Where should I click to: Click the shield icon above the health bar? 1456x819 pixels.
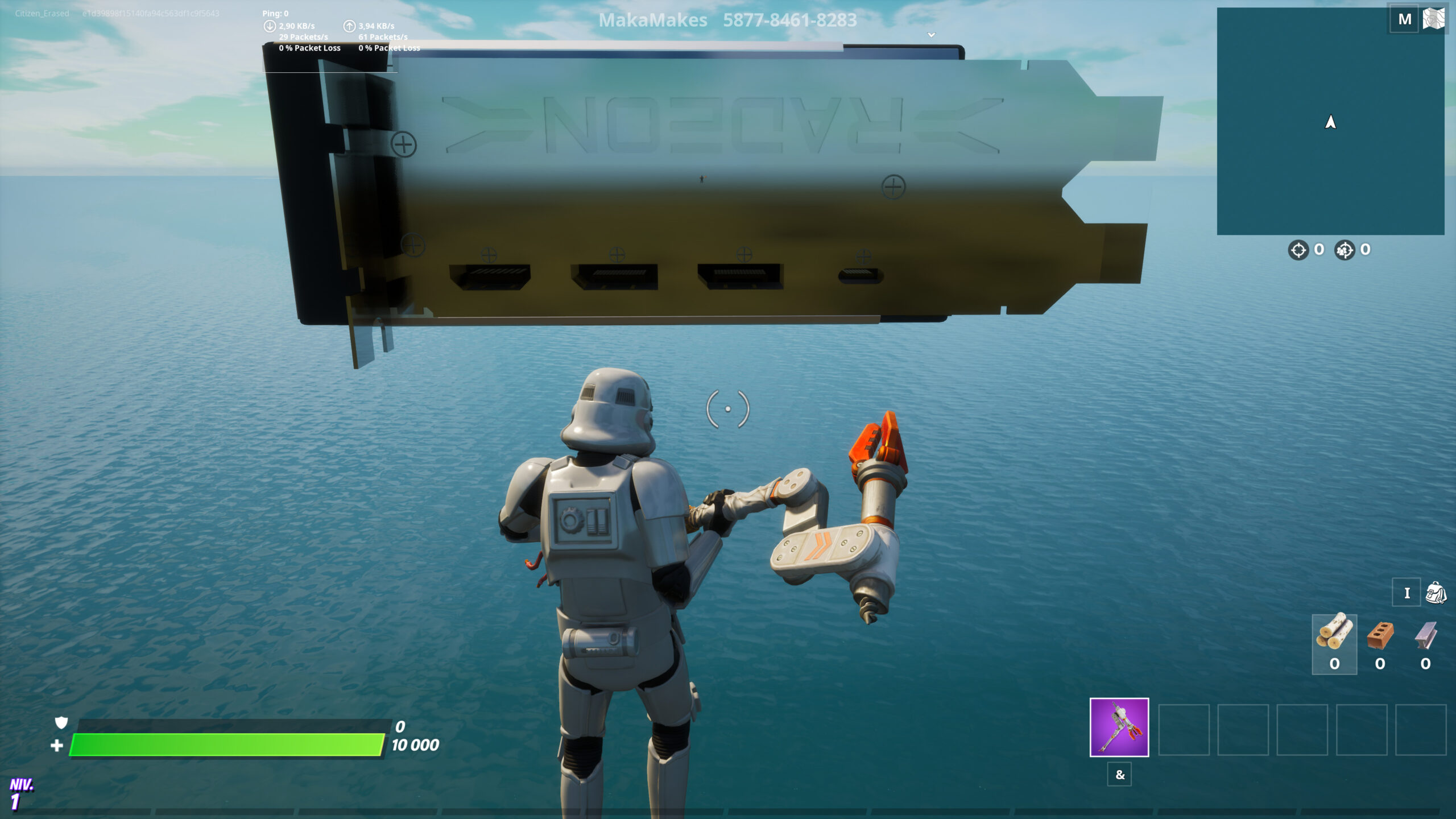(x=60, y=722)
